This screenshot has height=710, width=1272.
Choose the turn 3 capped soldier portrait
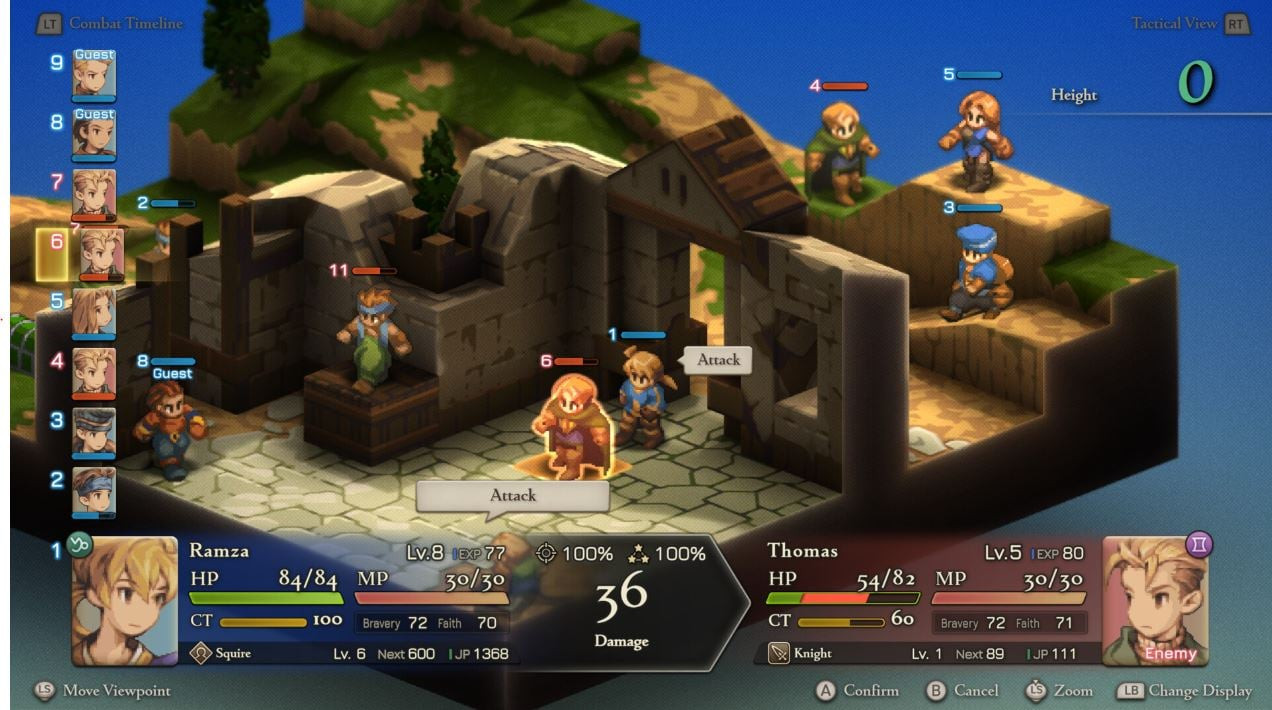pos(94,433)
